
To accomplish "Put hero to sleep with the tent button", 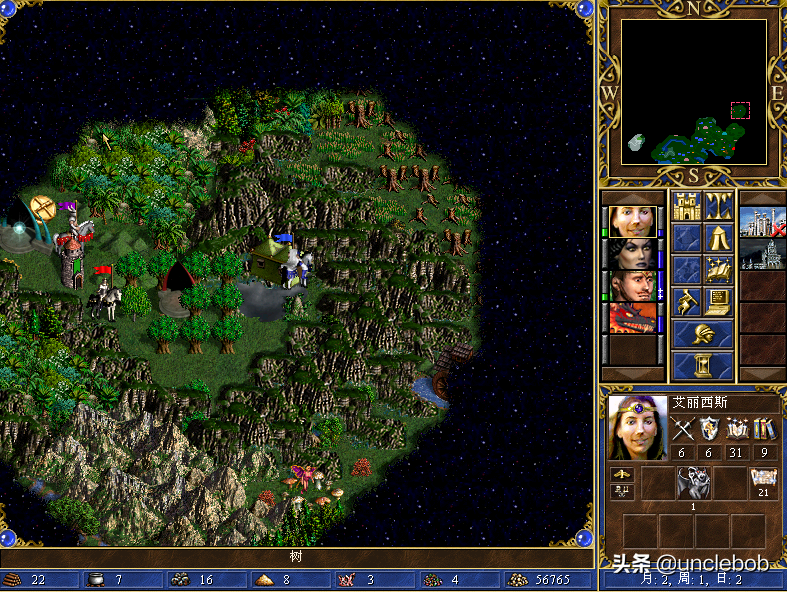I will coord(719,238).
